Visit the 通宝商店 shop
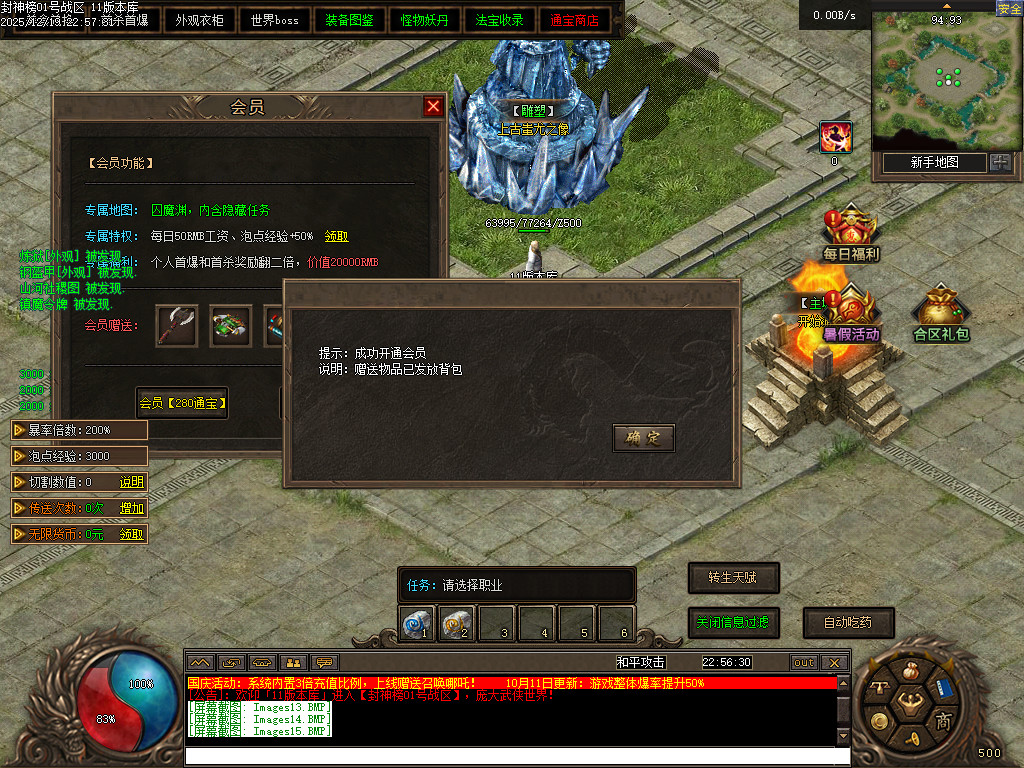This screenshot has width=1024, height=768. (575, 20)
